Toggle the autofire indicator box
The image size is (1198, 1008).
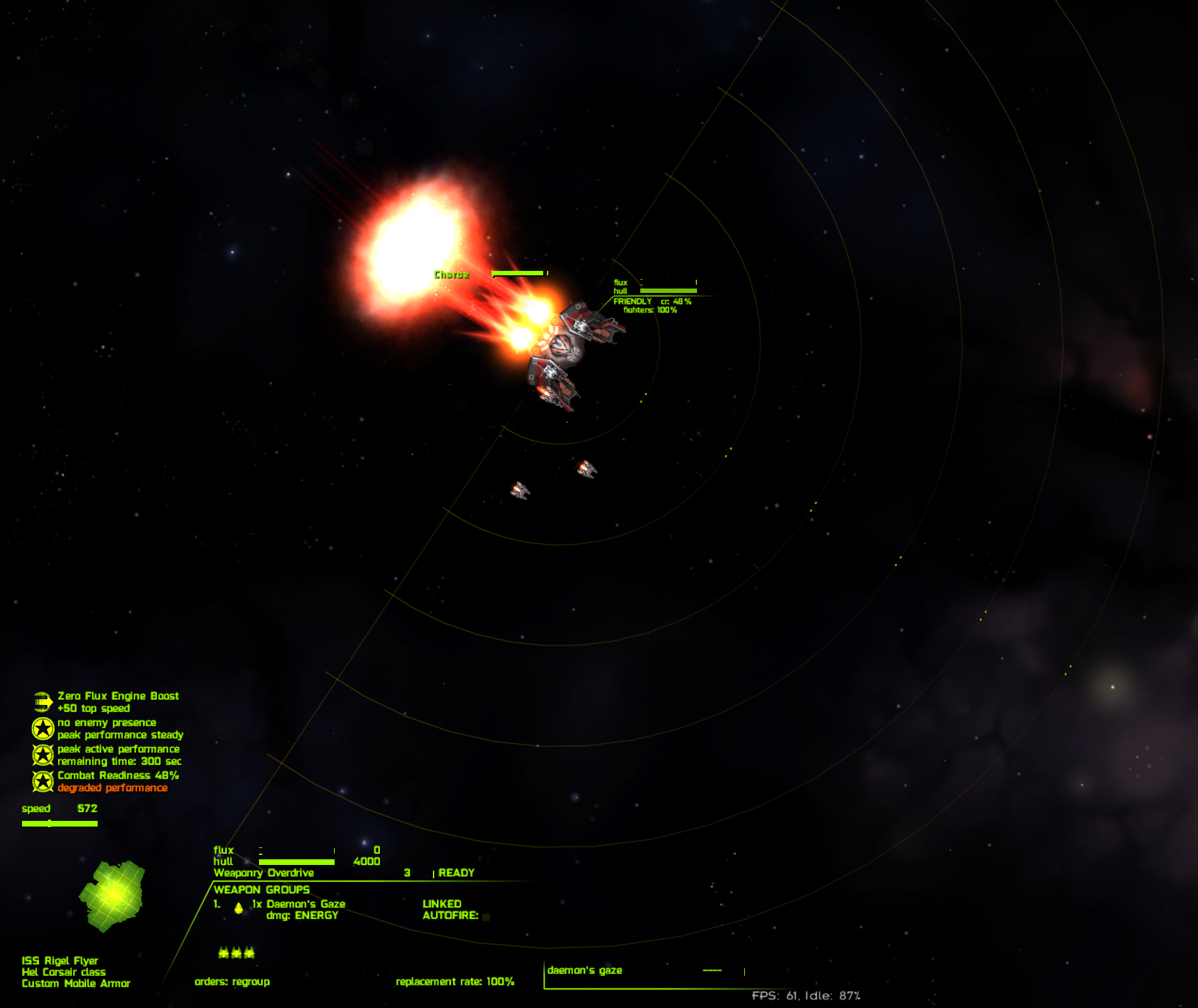(486, 917)
